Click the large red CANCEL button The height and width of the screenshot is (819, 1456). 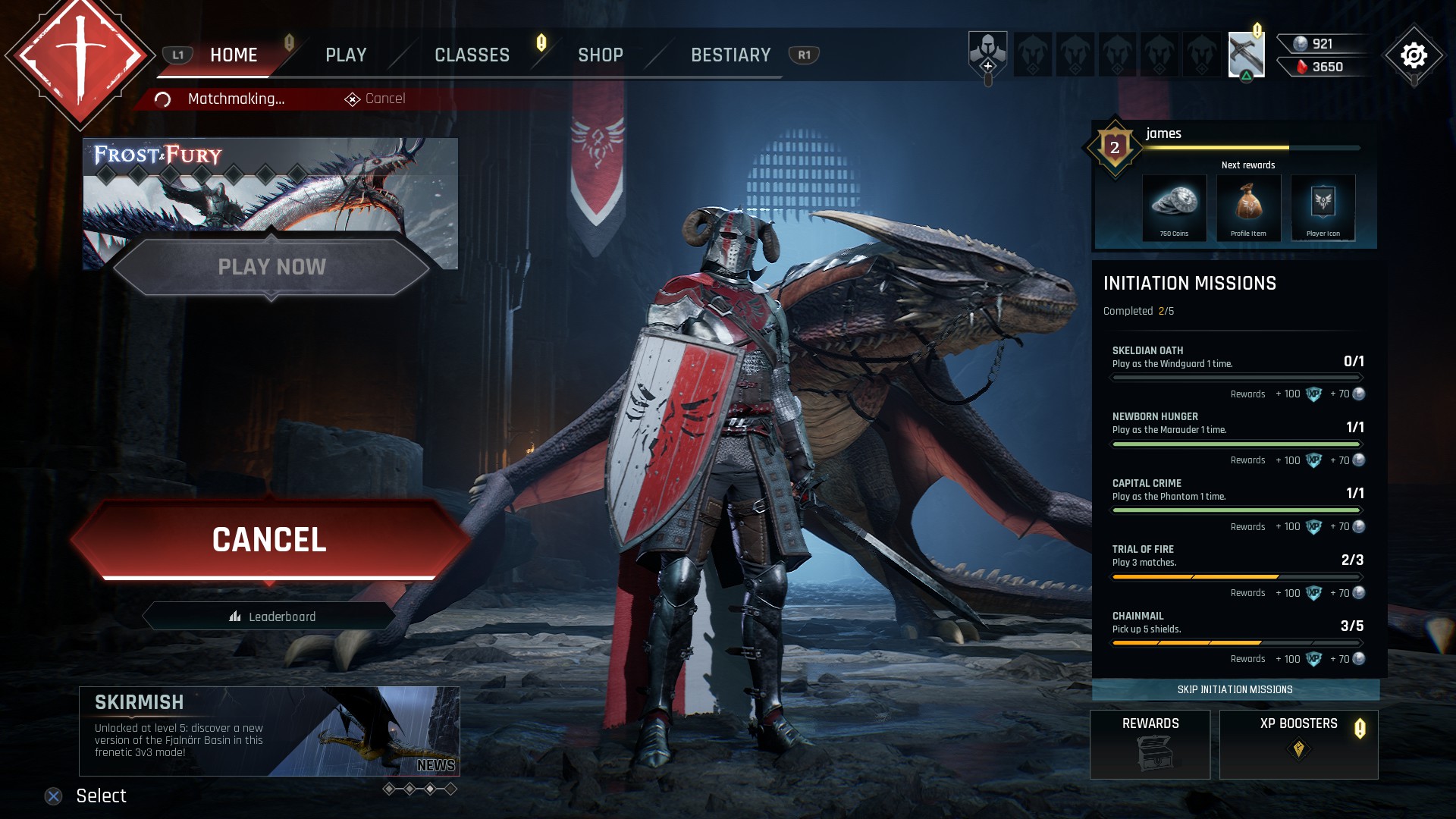(x=269, y=540)
